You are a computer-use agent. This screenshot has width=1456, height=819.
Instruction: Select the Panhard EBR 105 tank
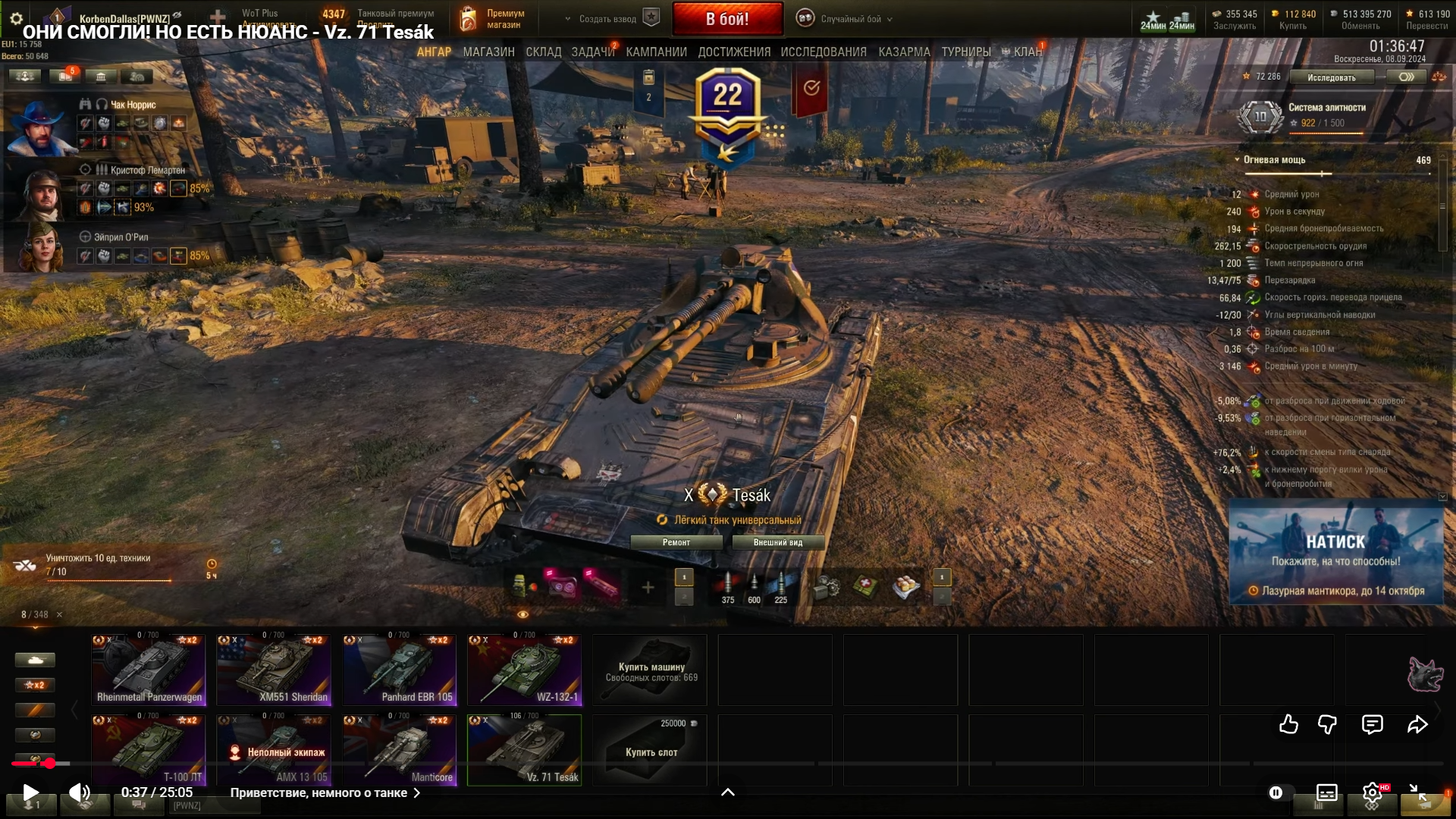tap(399, 670)
